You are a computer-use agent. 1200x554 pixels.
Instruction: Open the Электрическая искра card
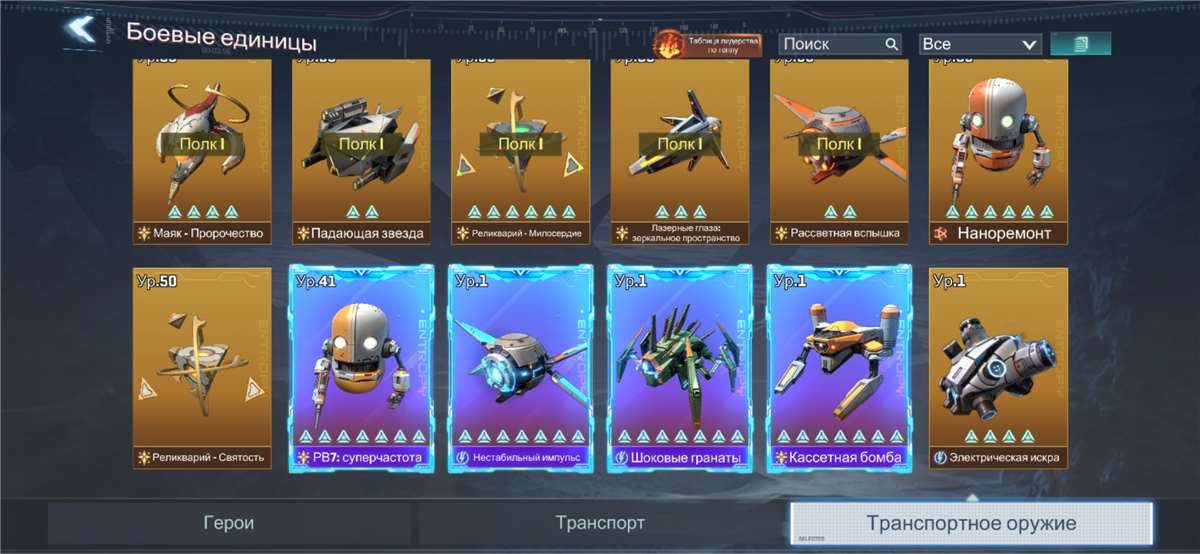[x=998, y=368]
